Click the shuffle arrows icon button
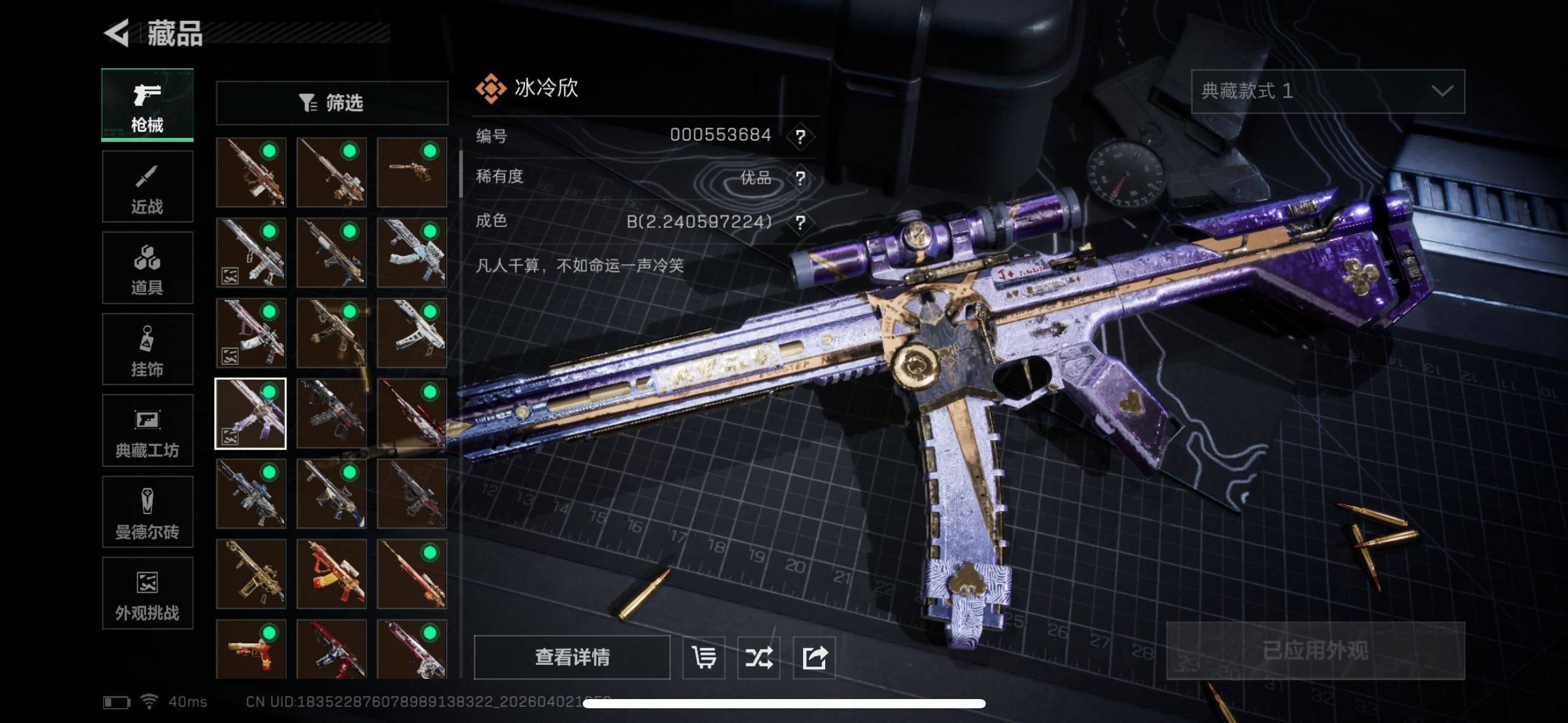The width and height of the screenshot is (1568, 723). pos(758,657)
